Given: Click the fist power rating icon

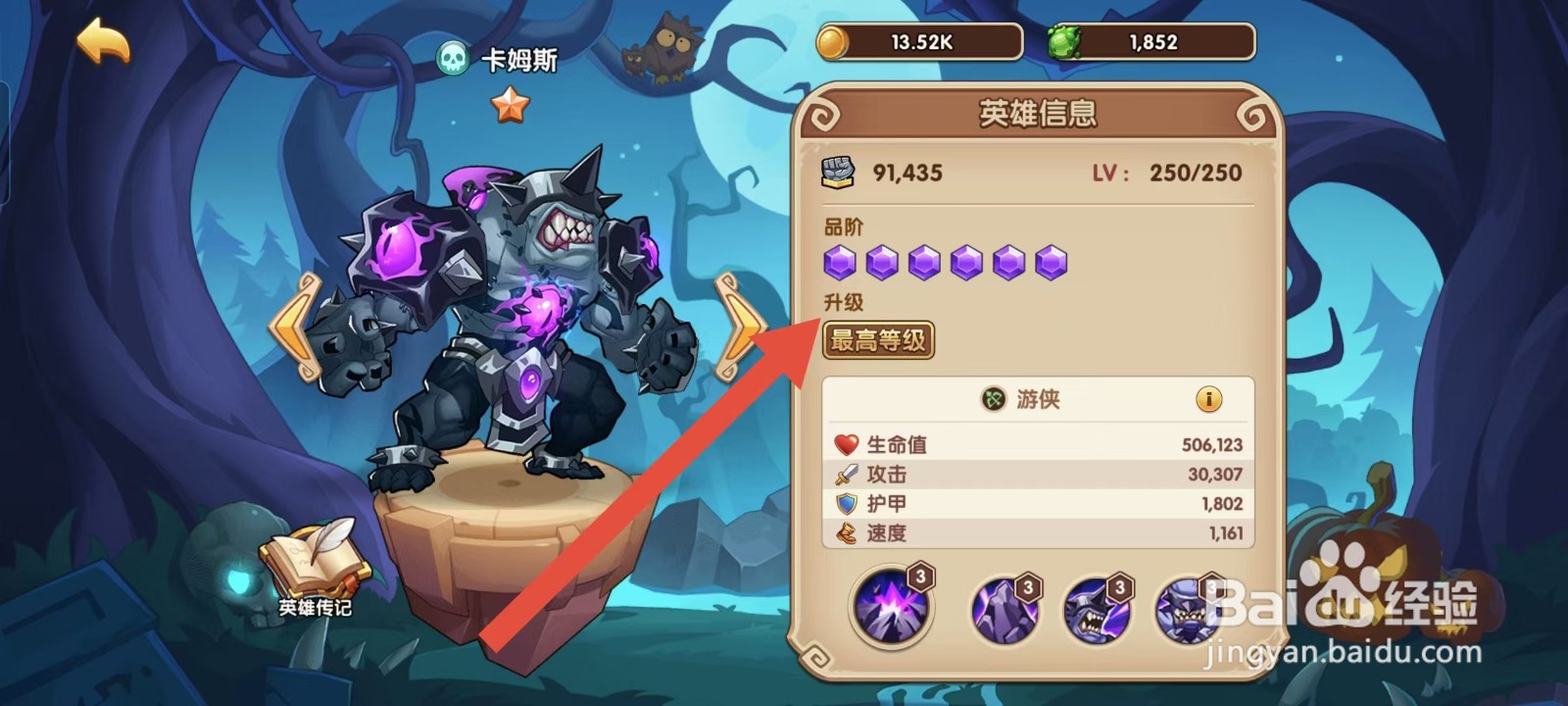Looking at the screenshot, I should click(839, 171).
